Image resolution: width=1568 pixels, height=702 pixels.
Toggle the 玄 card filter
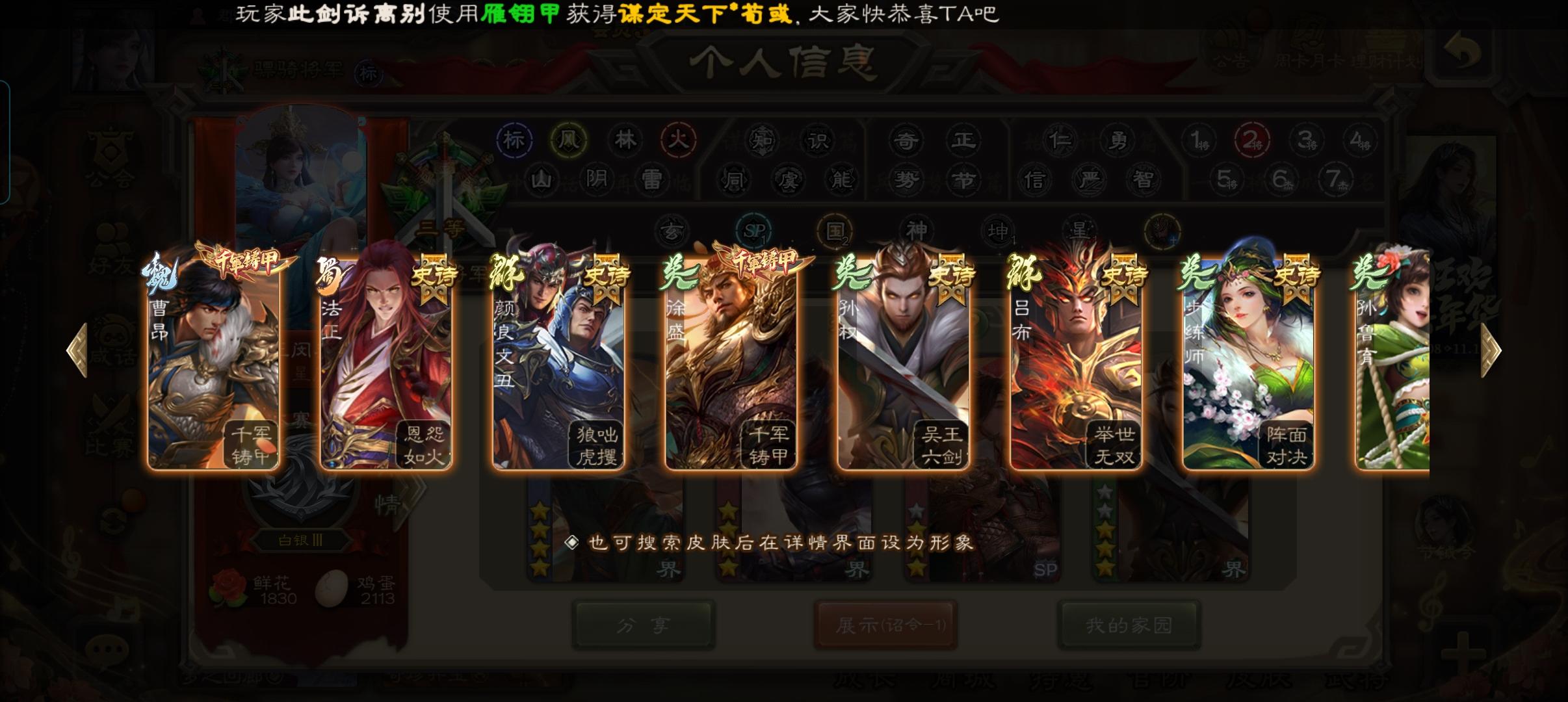pyautogui.click(x=675, y=231)
